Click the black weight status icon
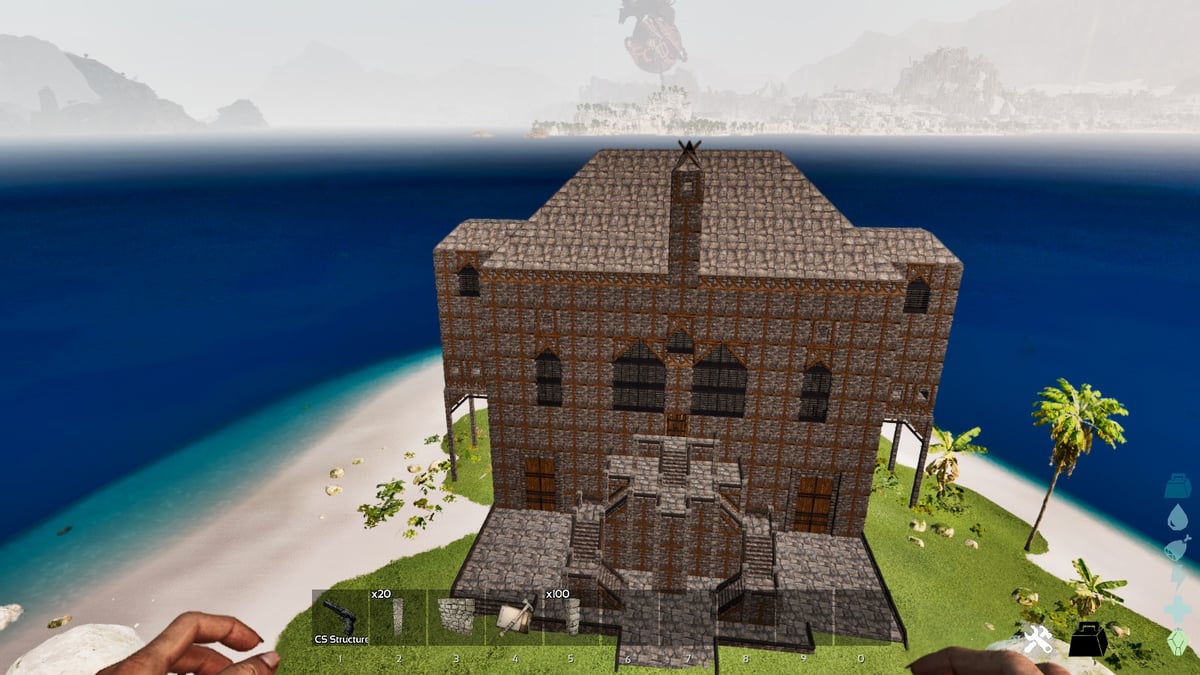 point(1087,639)
